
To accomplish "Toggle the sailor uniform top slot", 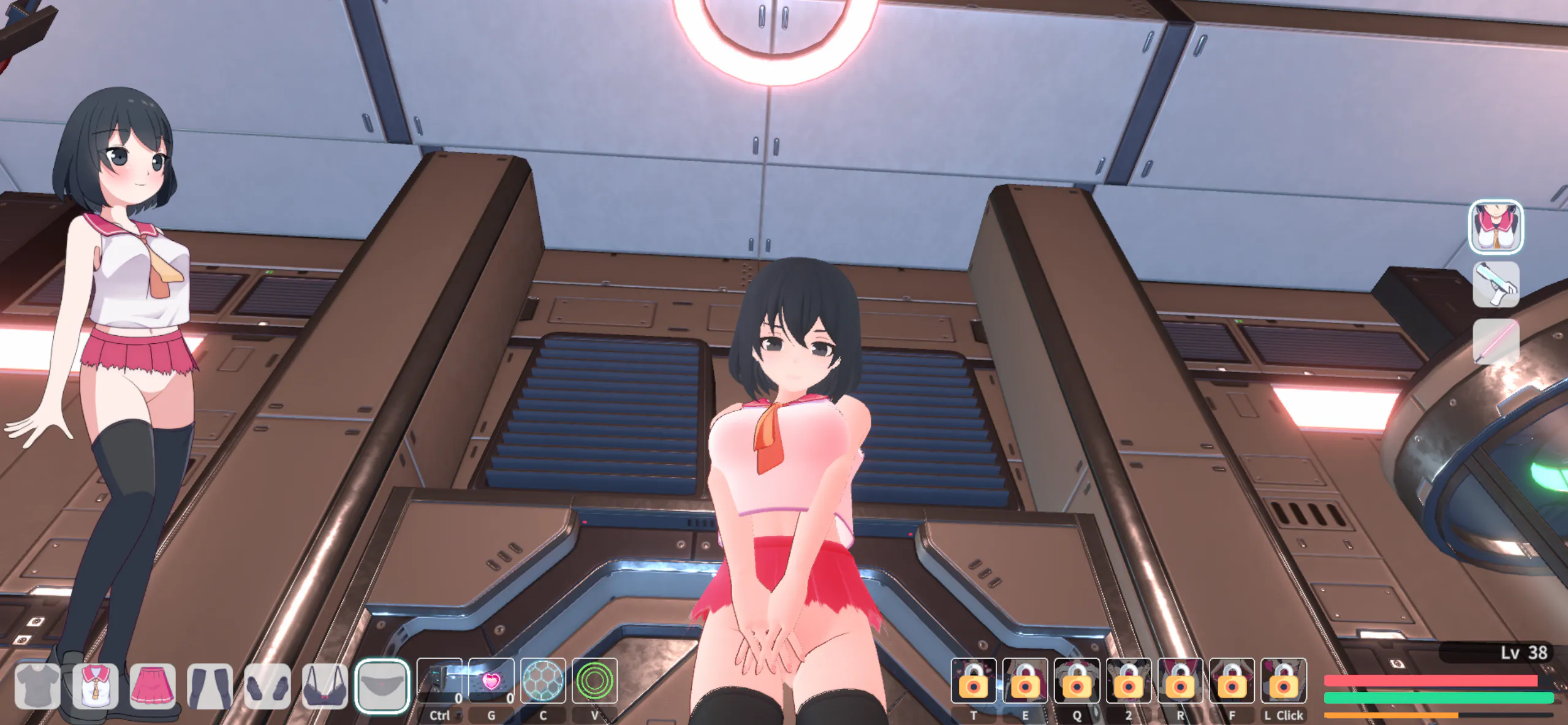I will coord(95,686).
